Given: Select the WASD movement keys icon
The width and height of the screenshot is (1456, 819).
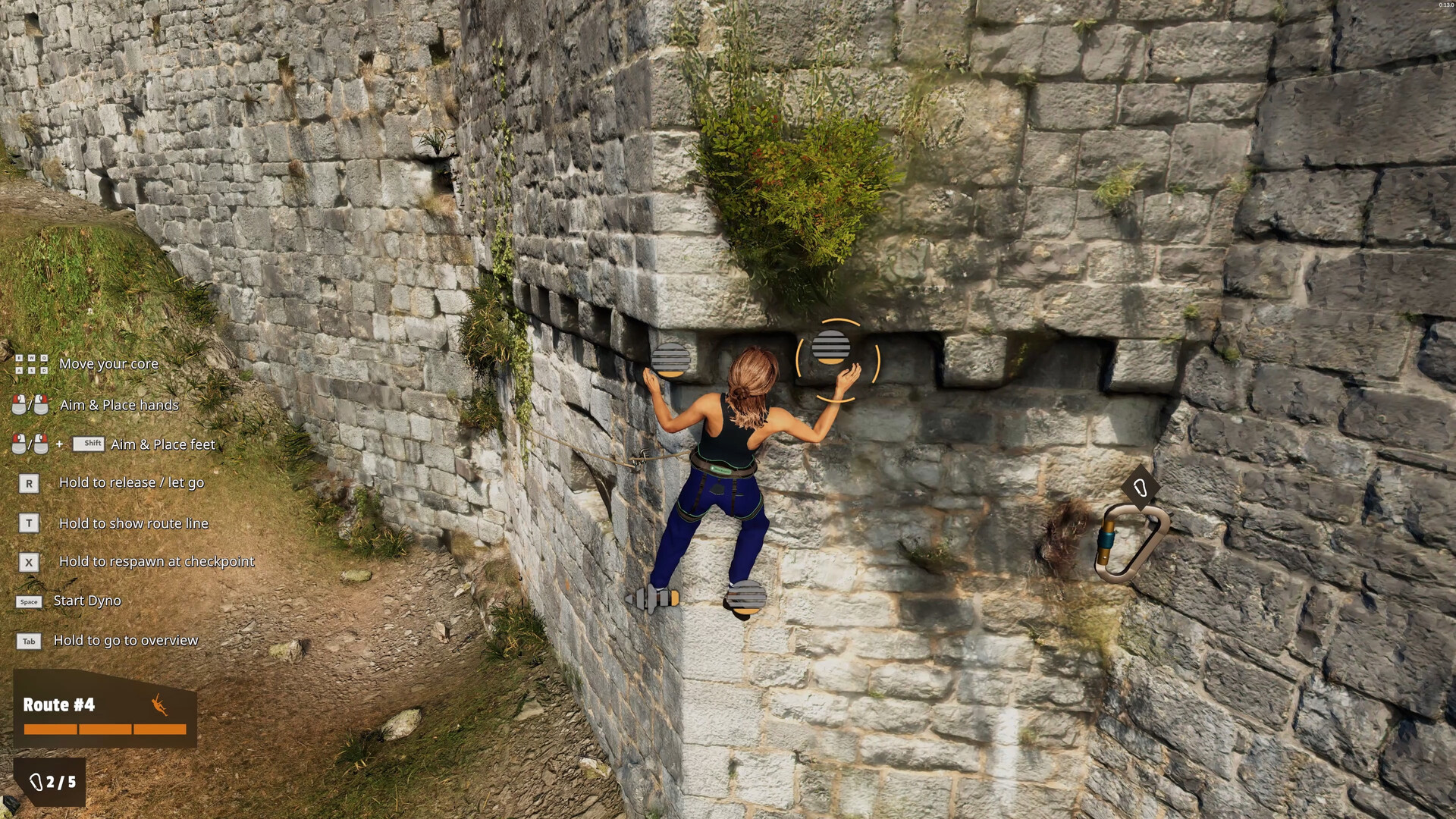Looking at the screenshot, I should coord(29,364).
